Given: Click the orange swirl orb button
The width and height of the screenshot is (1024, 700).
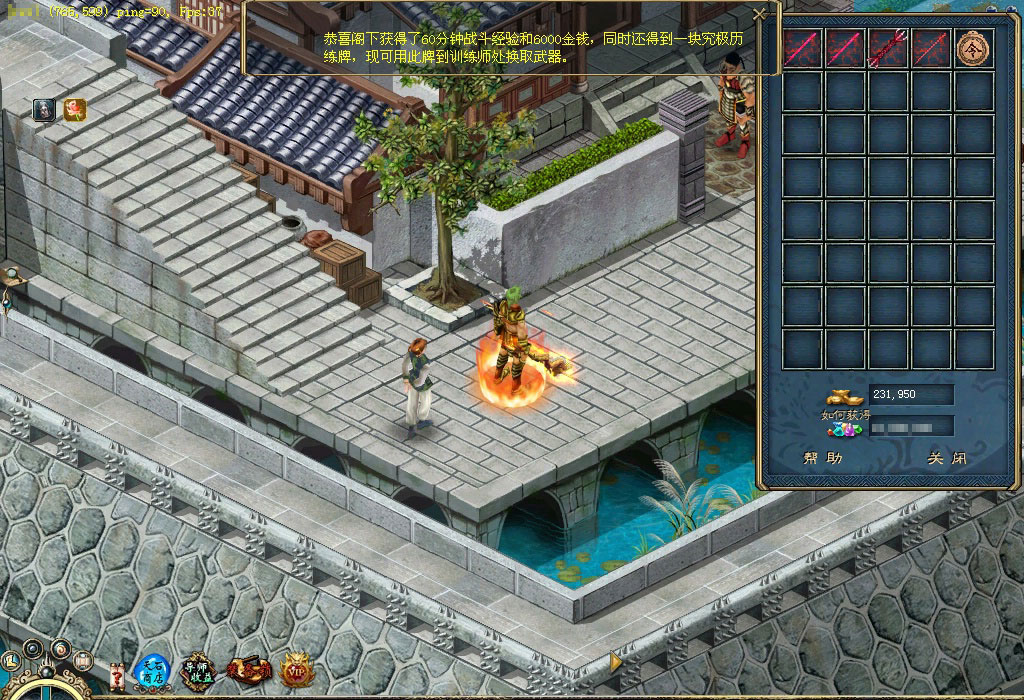Looking at the screenshot, I should click(x=60, y=649).
